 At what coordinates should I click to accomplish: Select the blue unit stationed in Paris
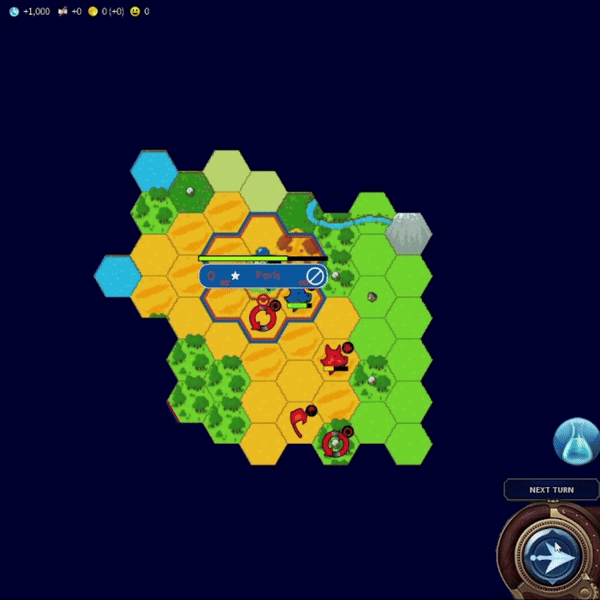(298, 295)
